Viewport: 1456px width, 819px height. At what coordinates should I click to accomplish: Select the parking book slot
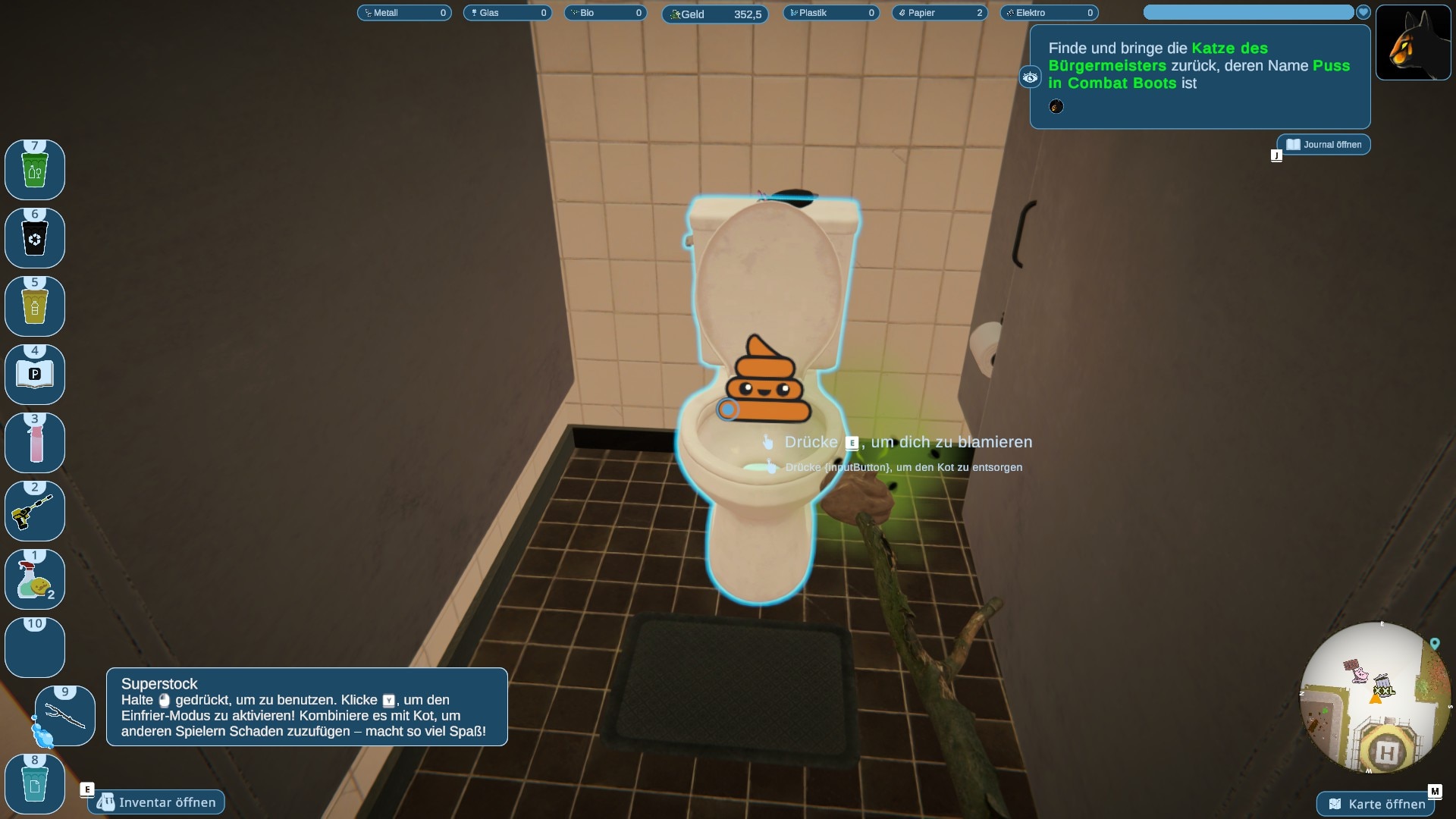[x=35, y=375]
